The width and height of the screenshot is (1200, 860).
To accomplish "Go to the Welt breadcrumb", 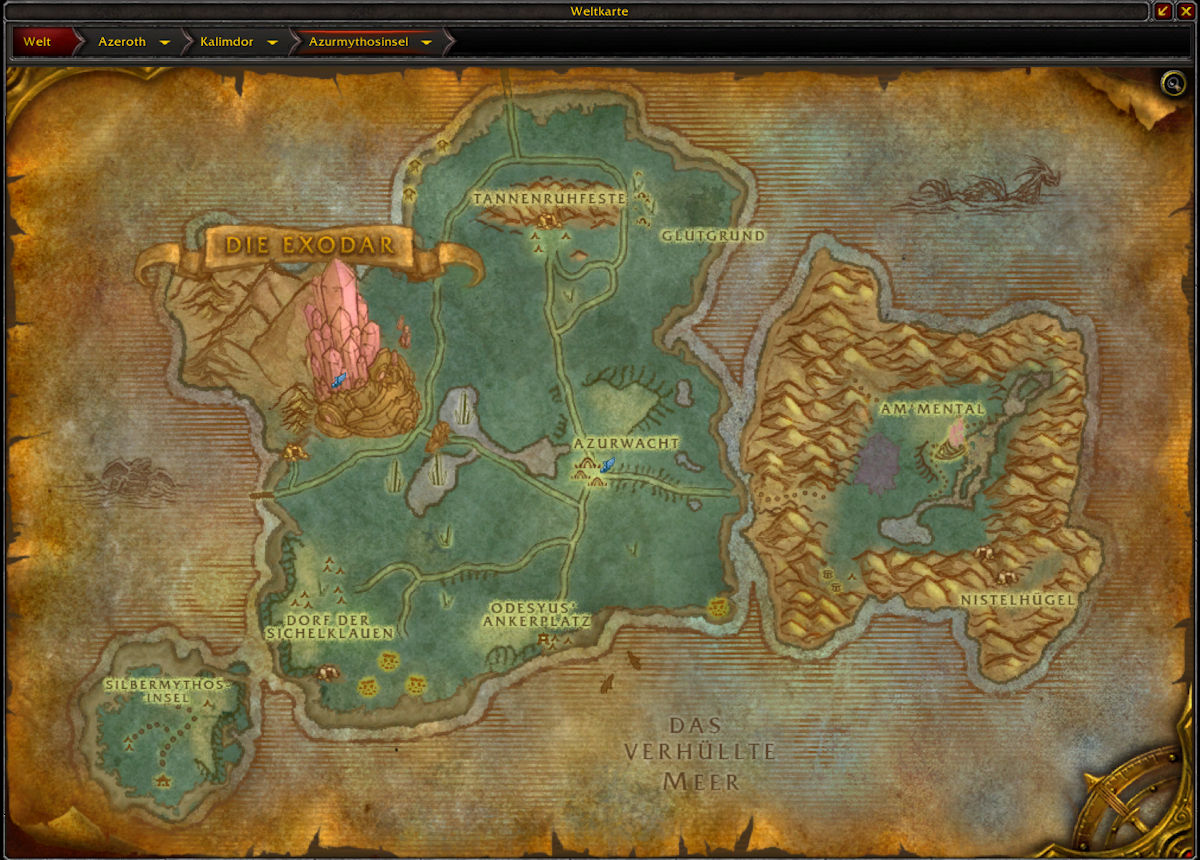I will [38, 42].
